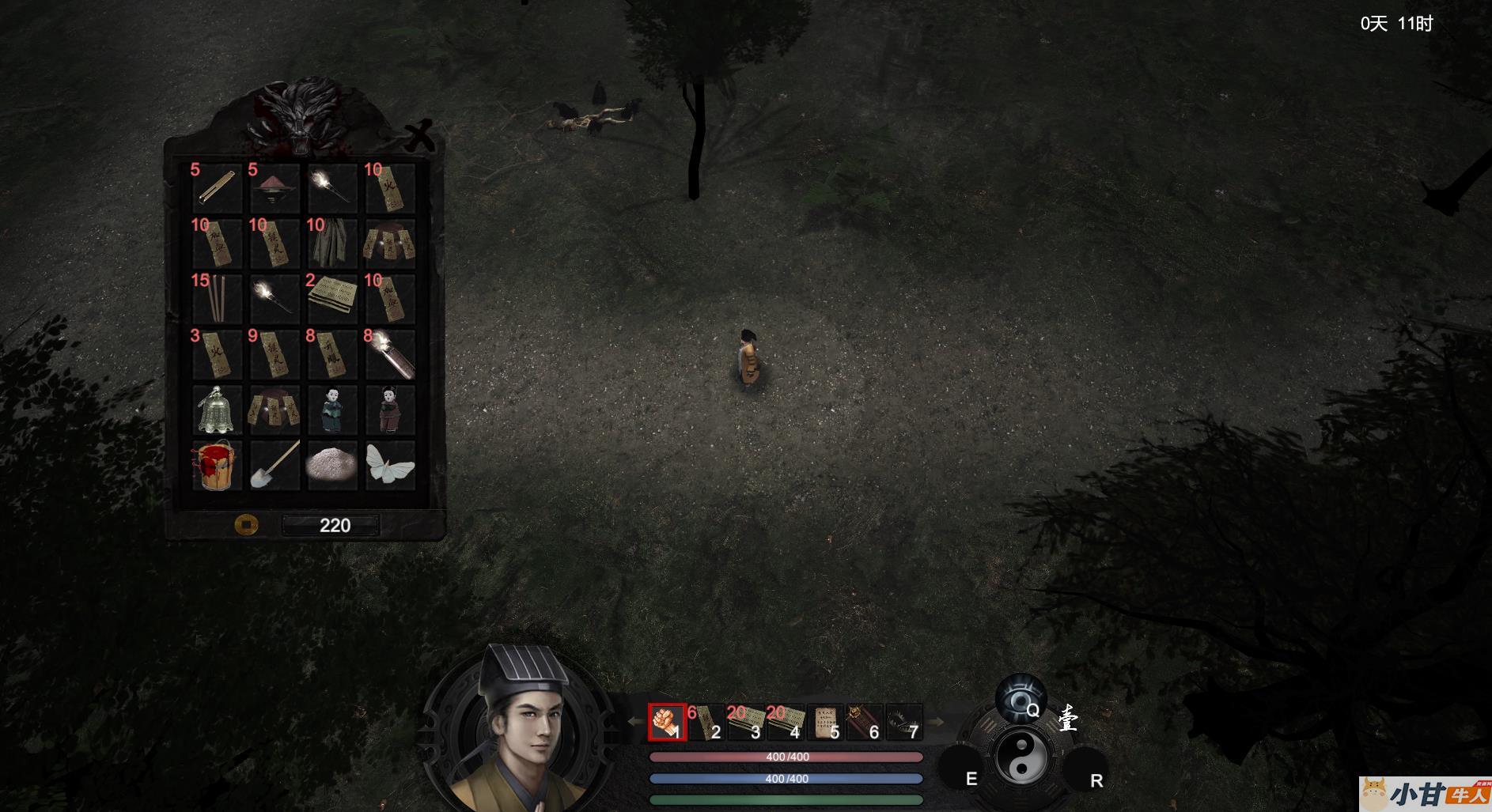The width and height of the screenshot is (1492, 812).
Task: Close the inventory panel
Action: point(419,136)
